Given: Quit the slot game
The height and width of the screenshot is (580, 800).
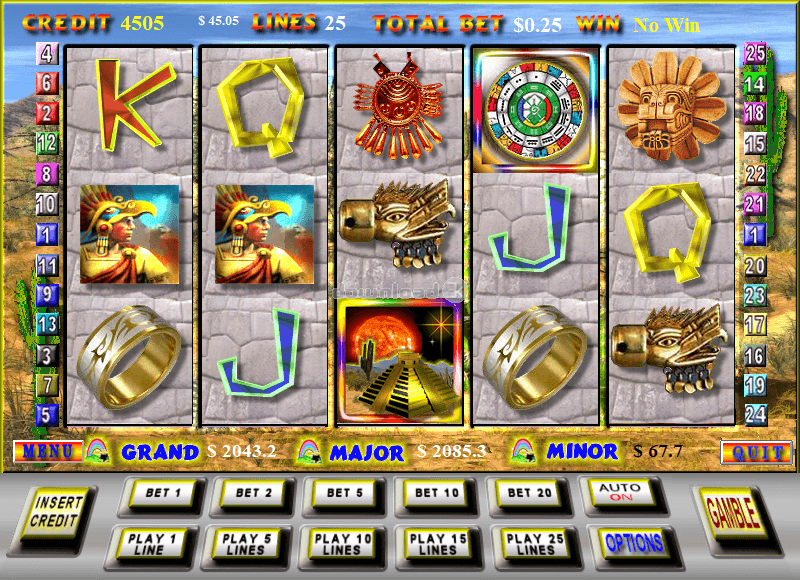Looking at the screenshot, I should coord(755,452).
